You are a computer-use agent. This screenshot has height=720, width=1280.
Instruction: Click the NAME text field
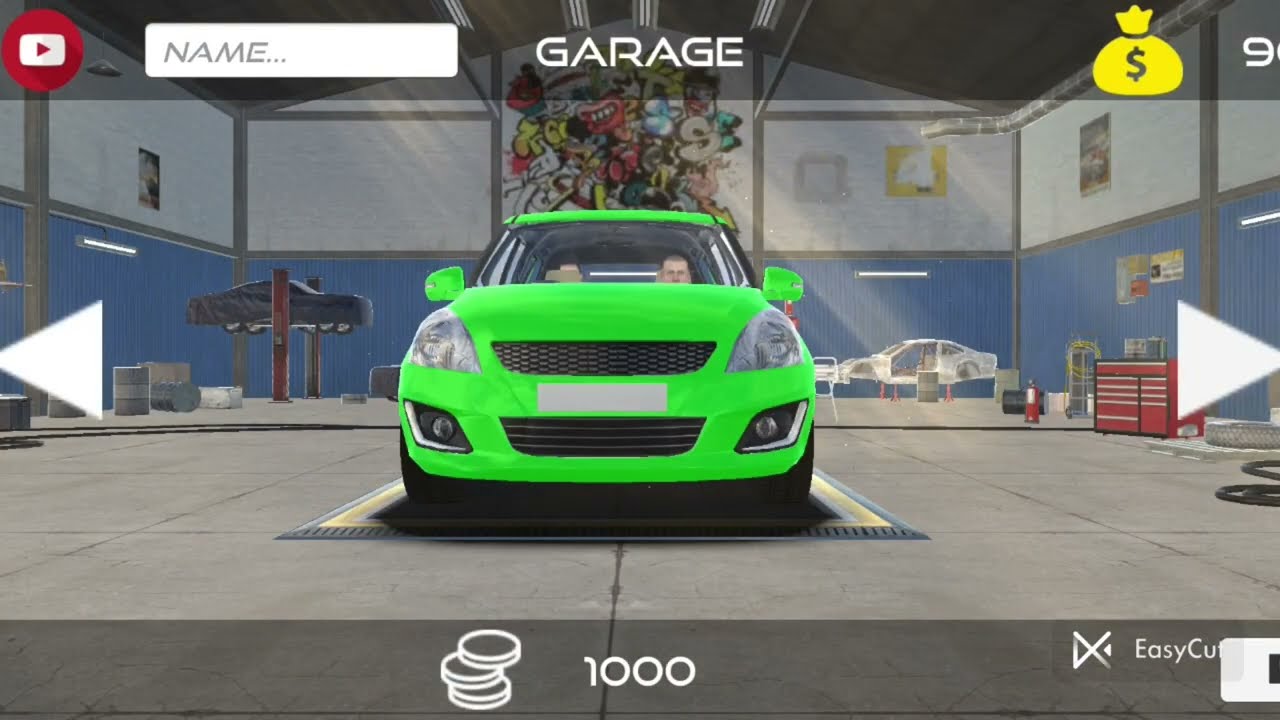[301, 51]
